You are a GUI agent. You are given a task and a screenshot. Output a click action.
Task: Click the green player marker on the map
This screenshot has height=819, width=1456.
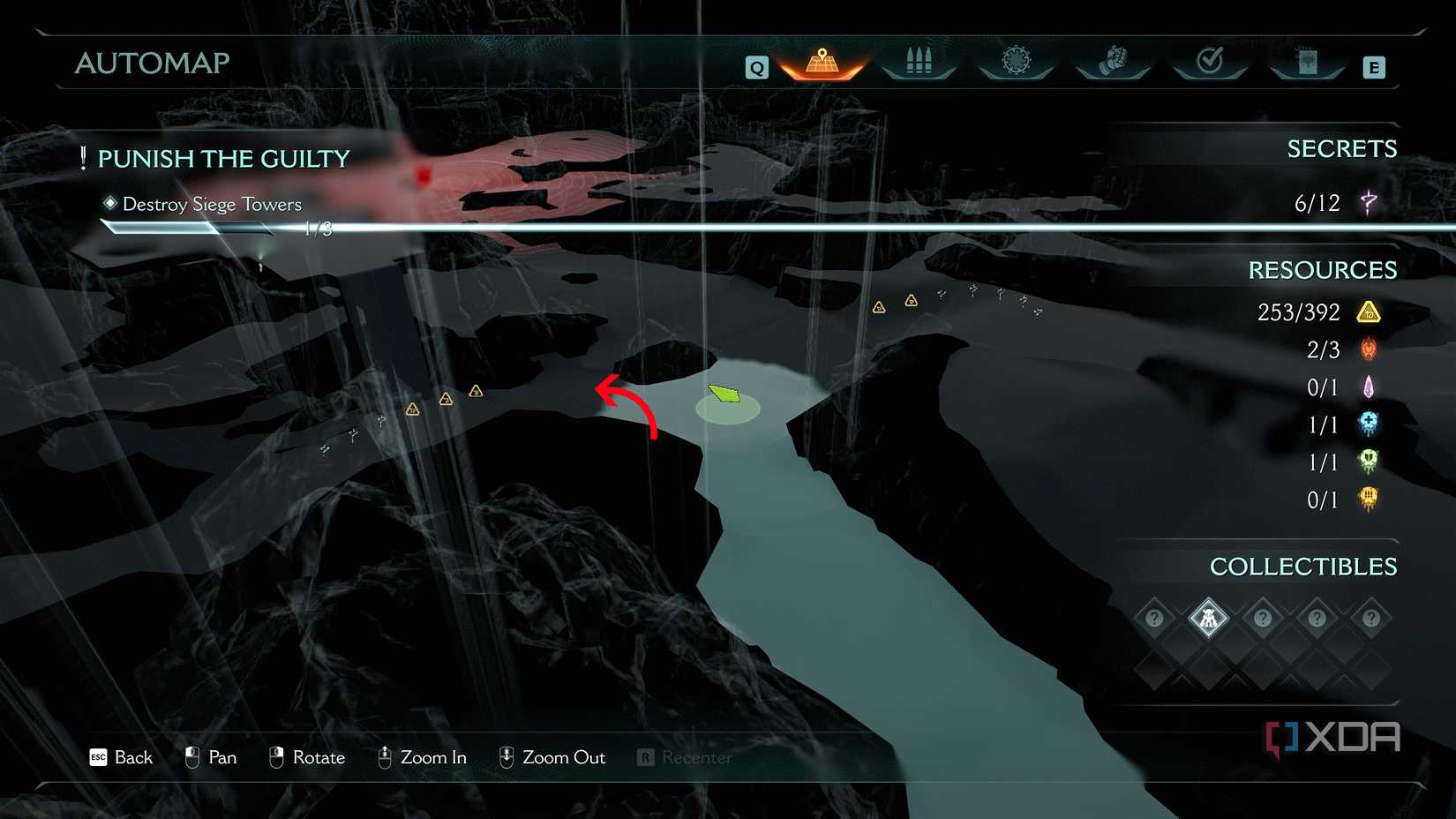tap(724, 394)
